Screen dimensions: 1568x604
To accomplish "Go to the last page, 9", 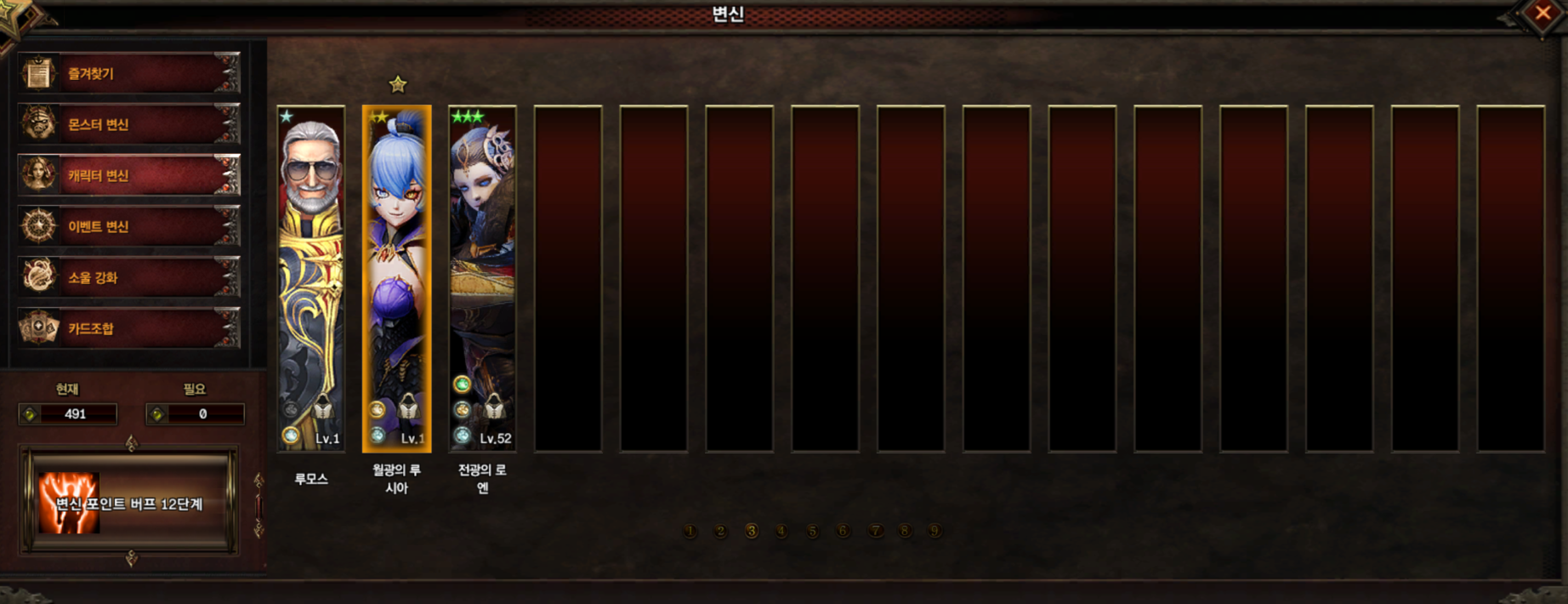I will click(935, 532).
